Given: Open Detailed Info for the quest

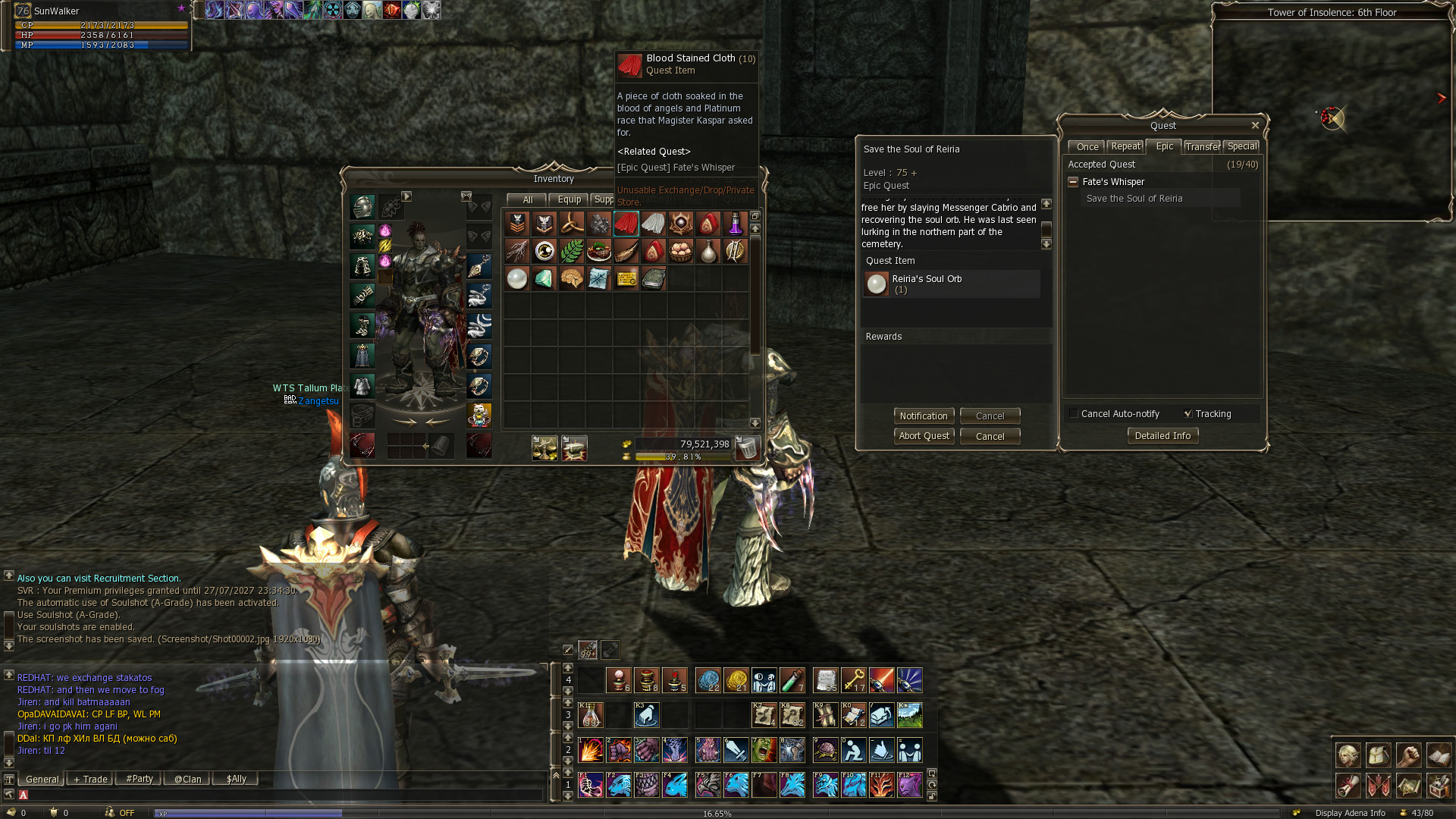Looking at the screenshot, I should [x=1163, y=436].
